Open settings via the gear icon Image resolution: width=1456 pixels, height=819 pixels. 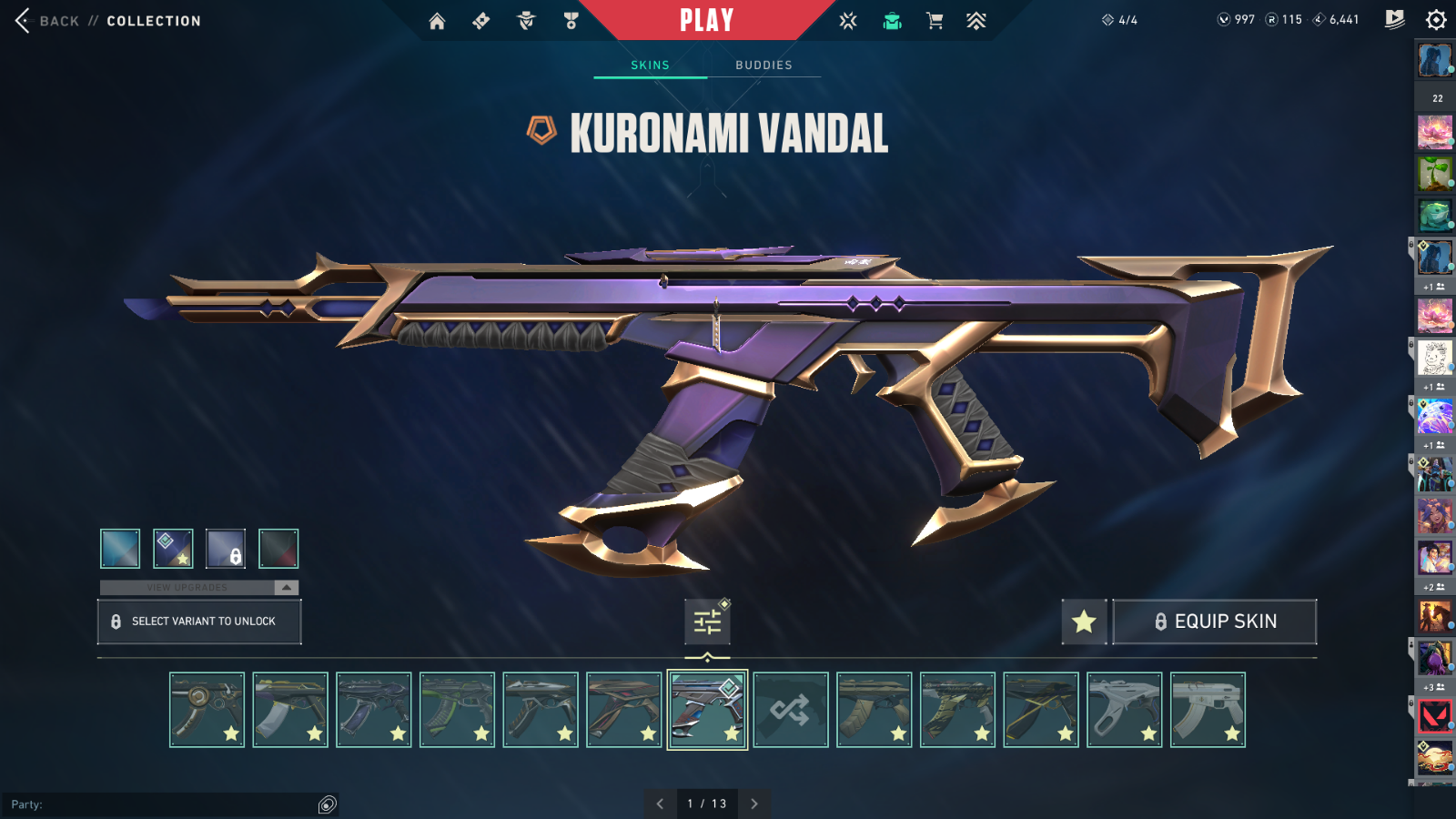1436,20
